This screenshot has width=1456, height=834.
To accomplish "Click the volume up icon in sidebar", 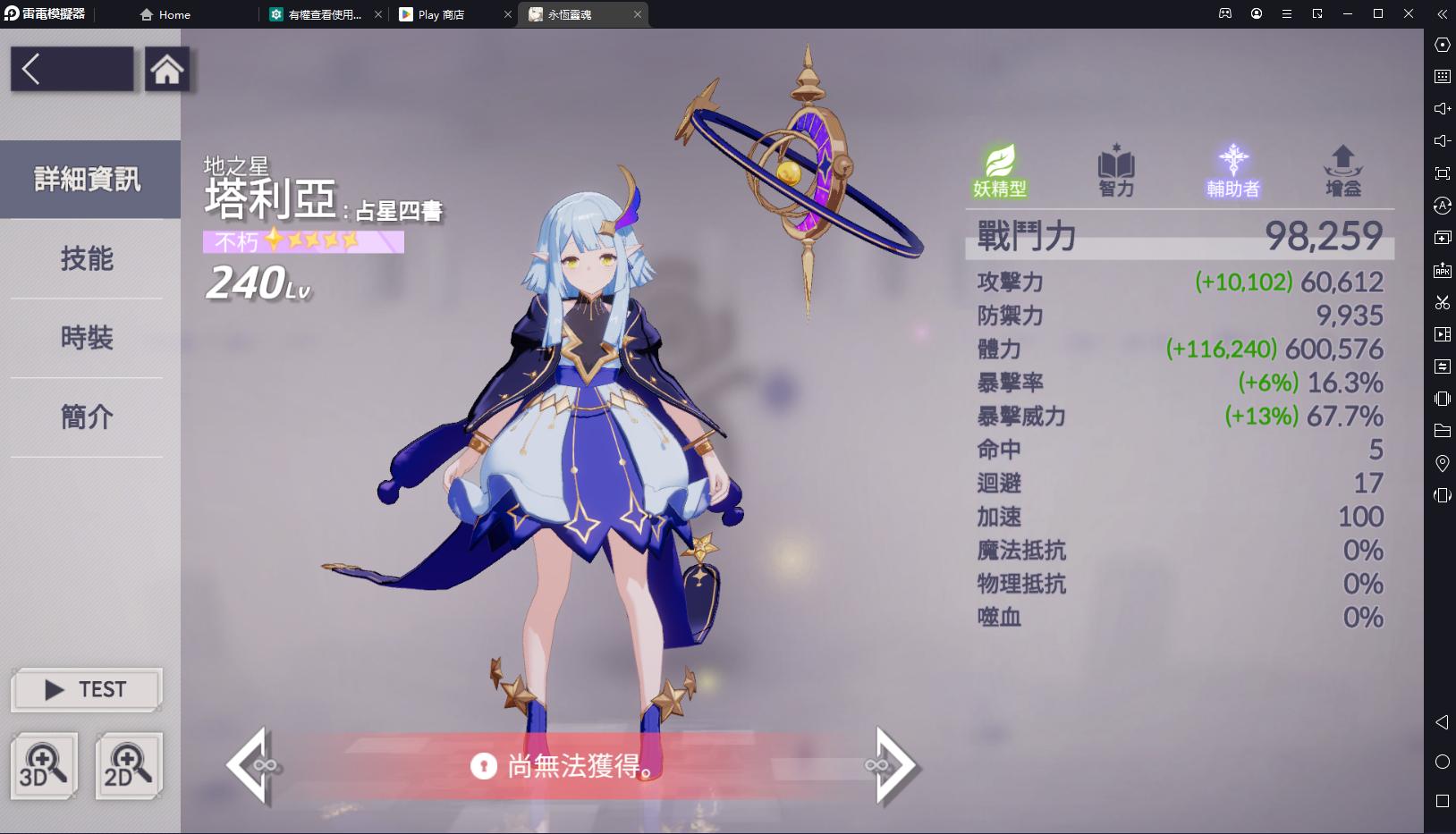I will pyautogui.click(x=1442, y=108).
